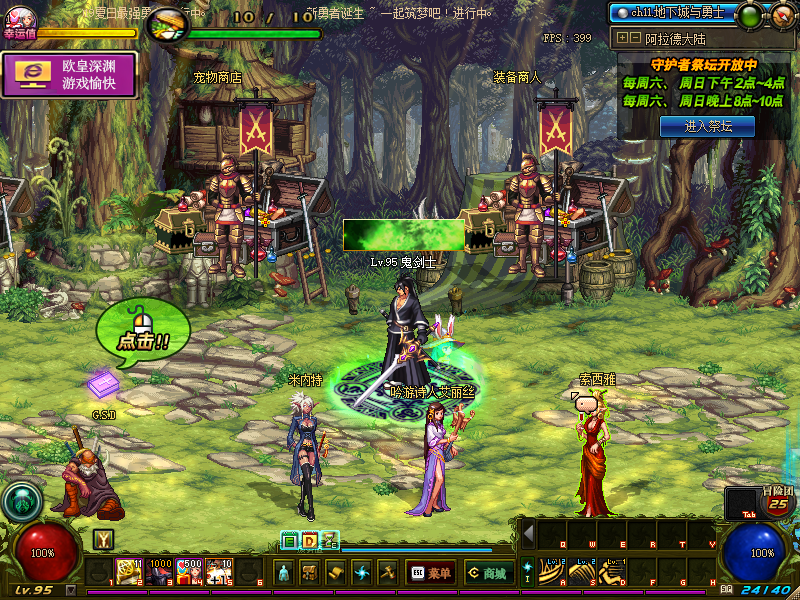Use the item in quick slot 5
The height and width of the screenshot is (600, 800).
[x=220, y=571]
